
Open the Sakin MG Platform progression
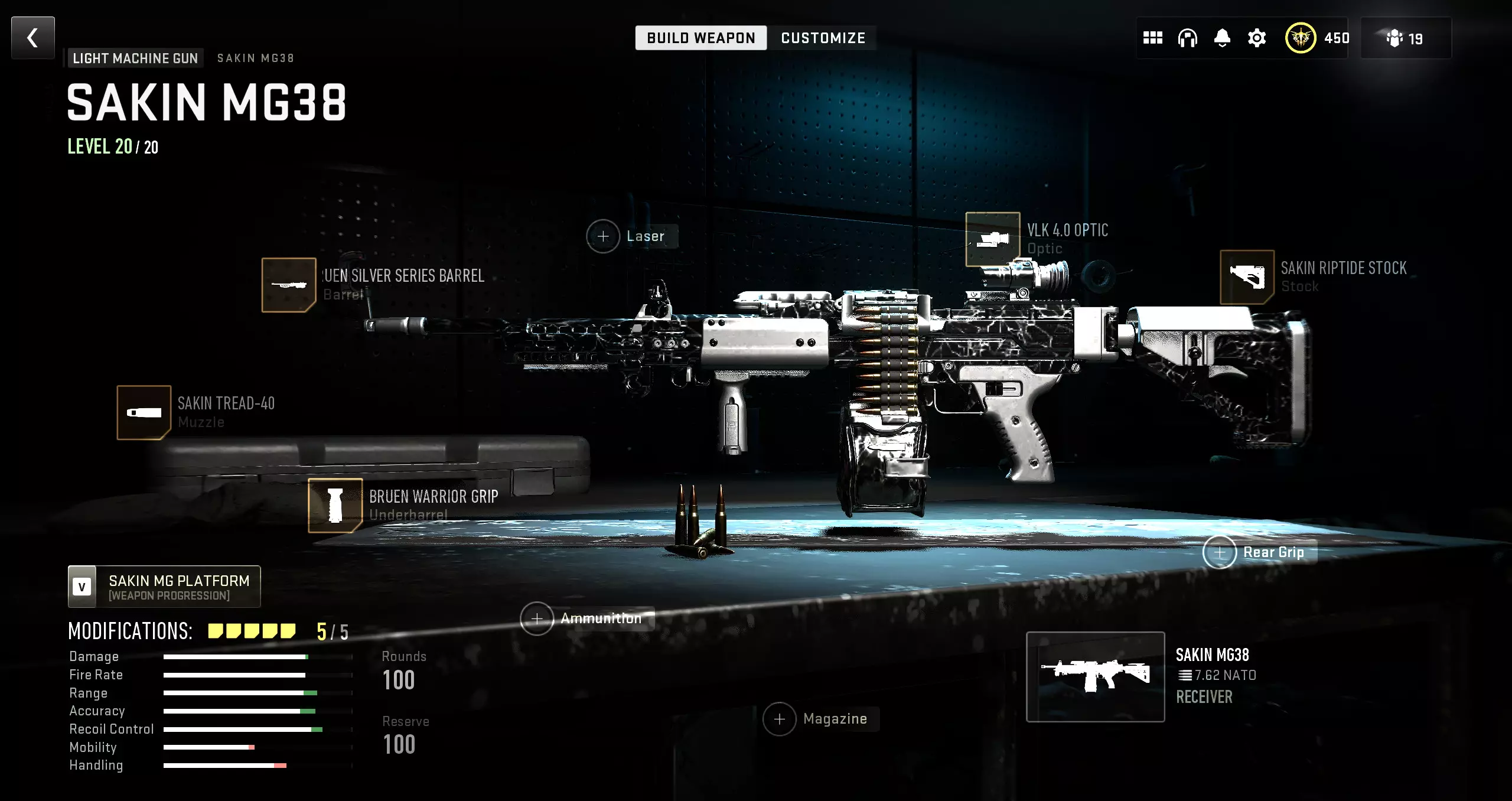click(x=164, y=587)
